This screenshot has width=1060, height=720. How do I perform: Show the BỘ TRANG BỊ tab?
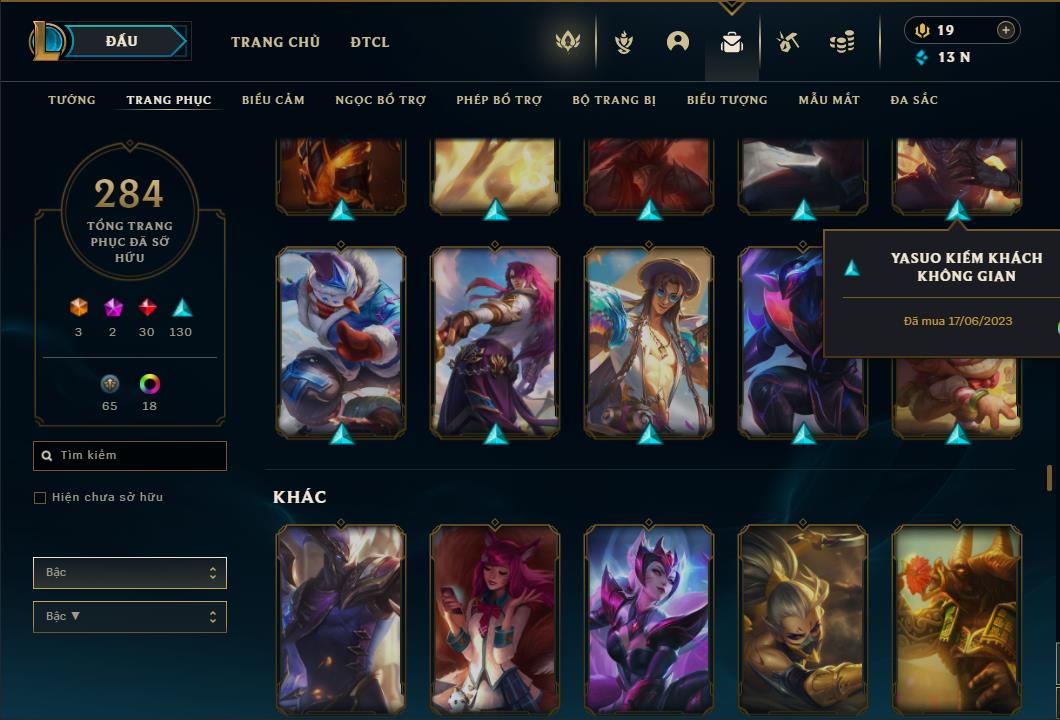coord(614,100)
